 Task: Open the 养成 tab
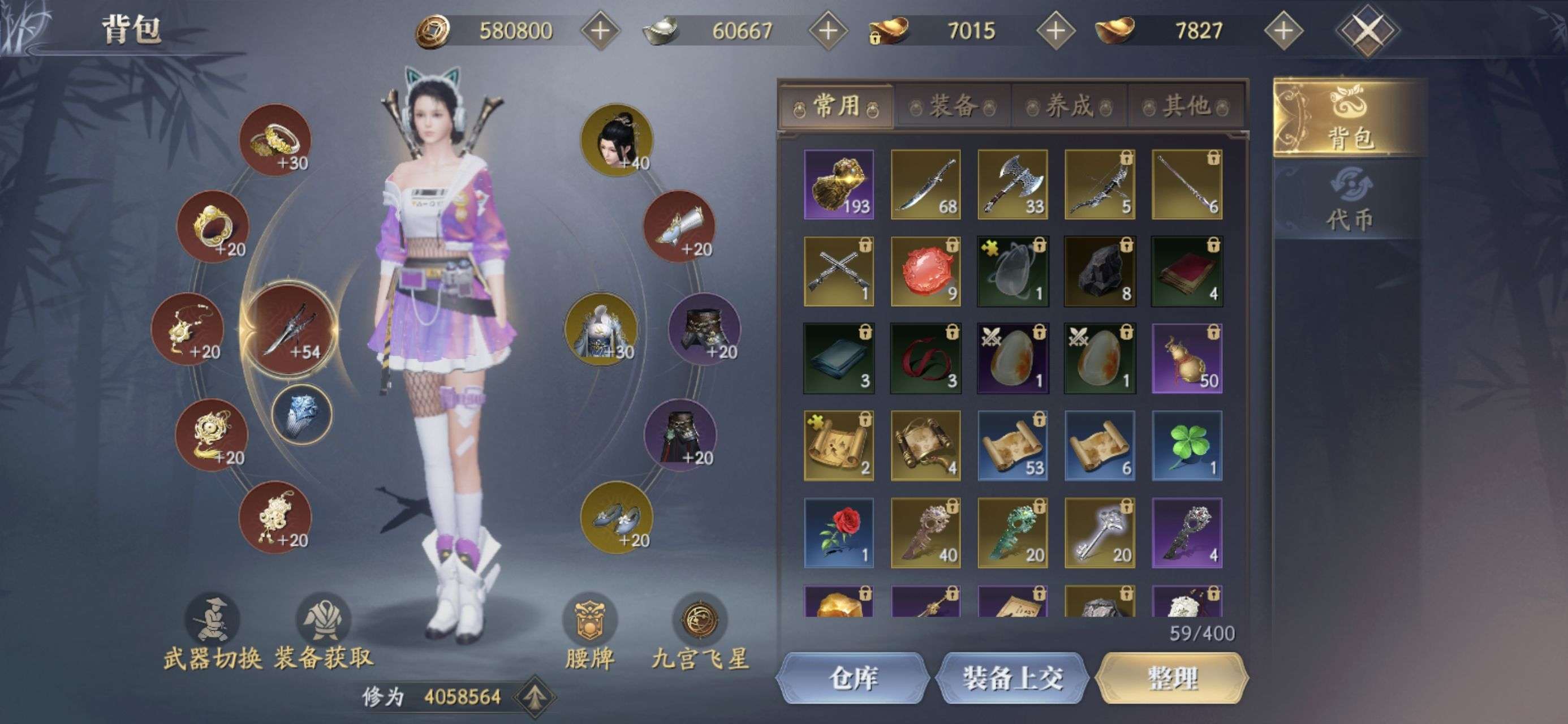[1070, 107]
